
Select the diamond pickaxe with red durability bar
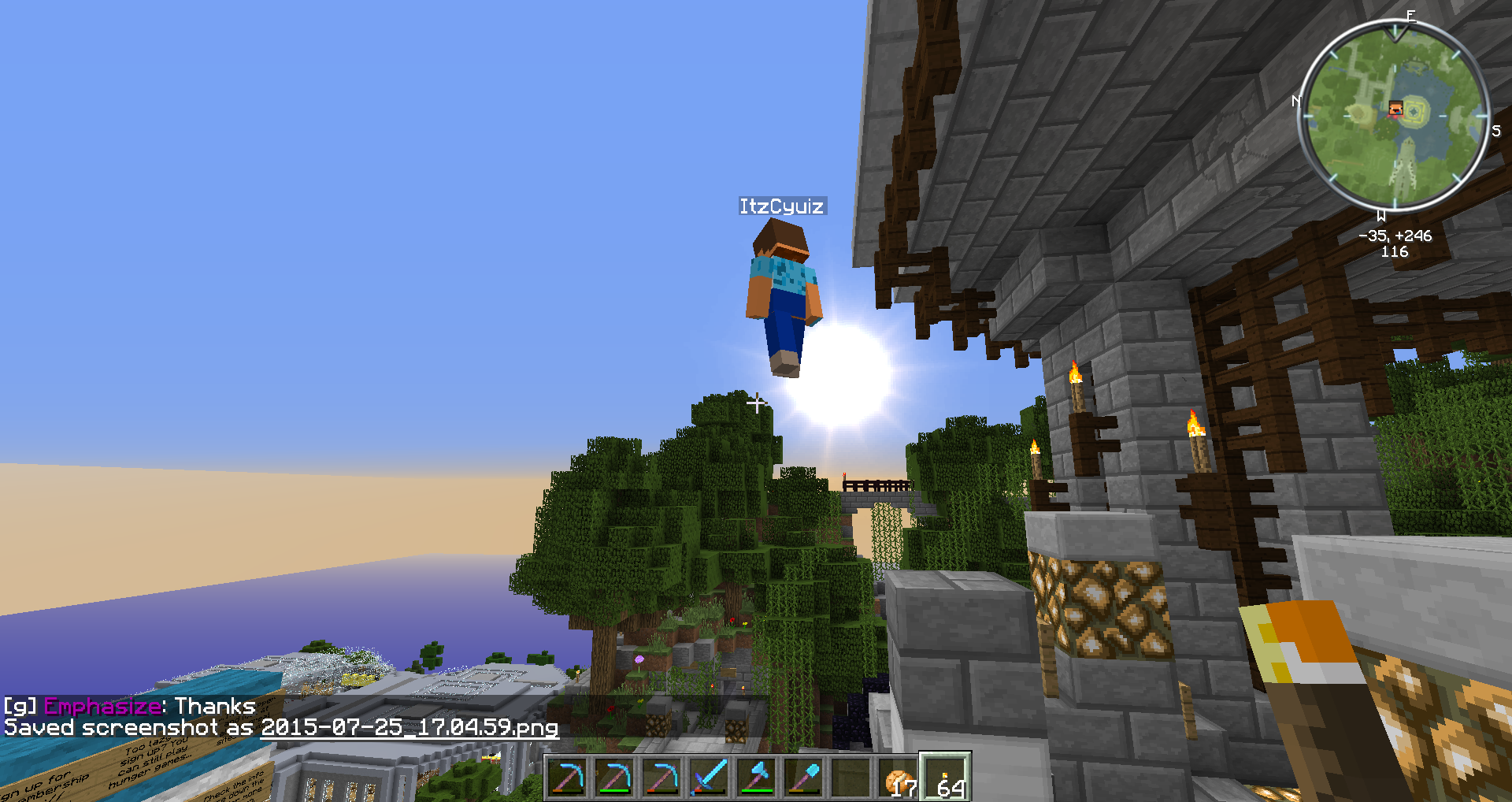(x=661, y=777)
